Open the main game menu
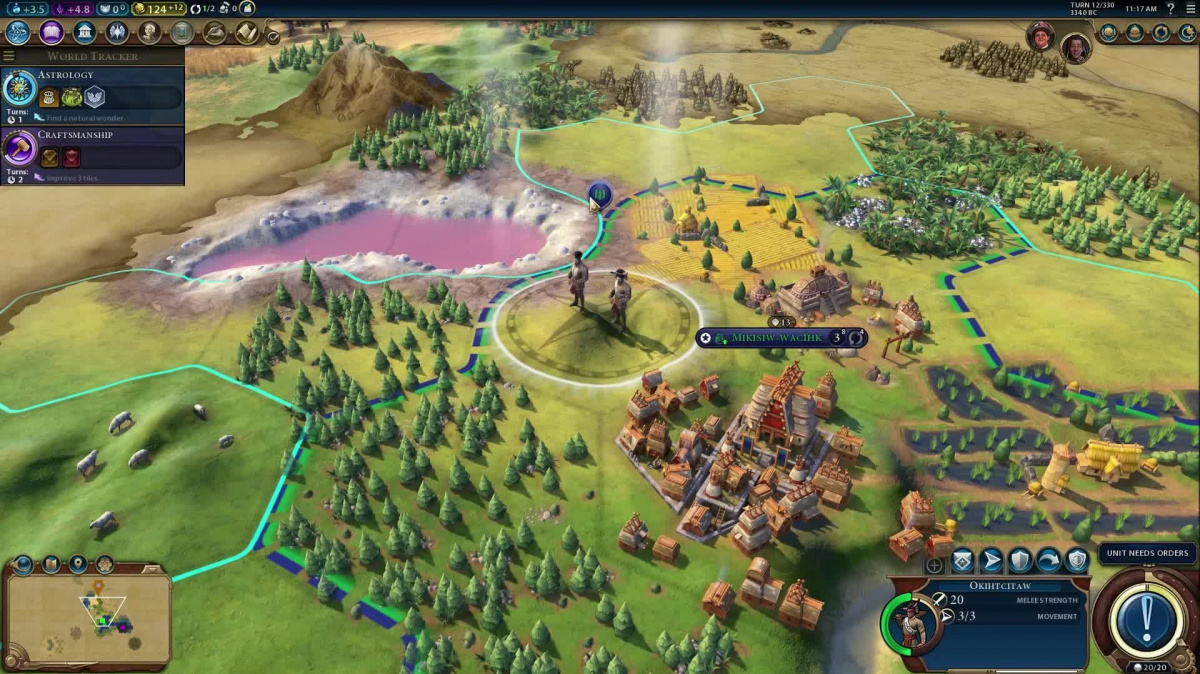 [1191, 9]
